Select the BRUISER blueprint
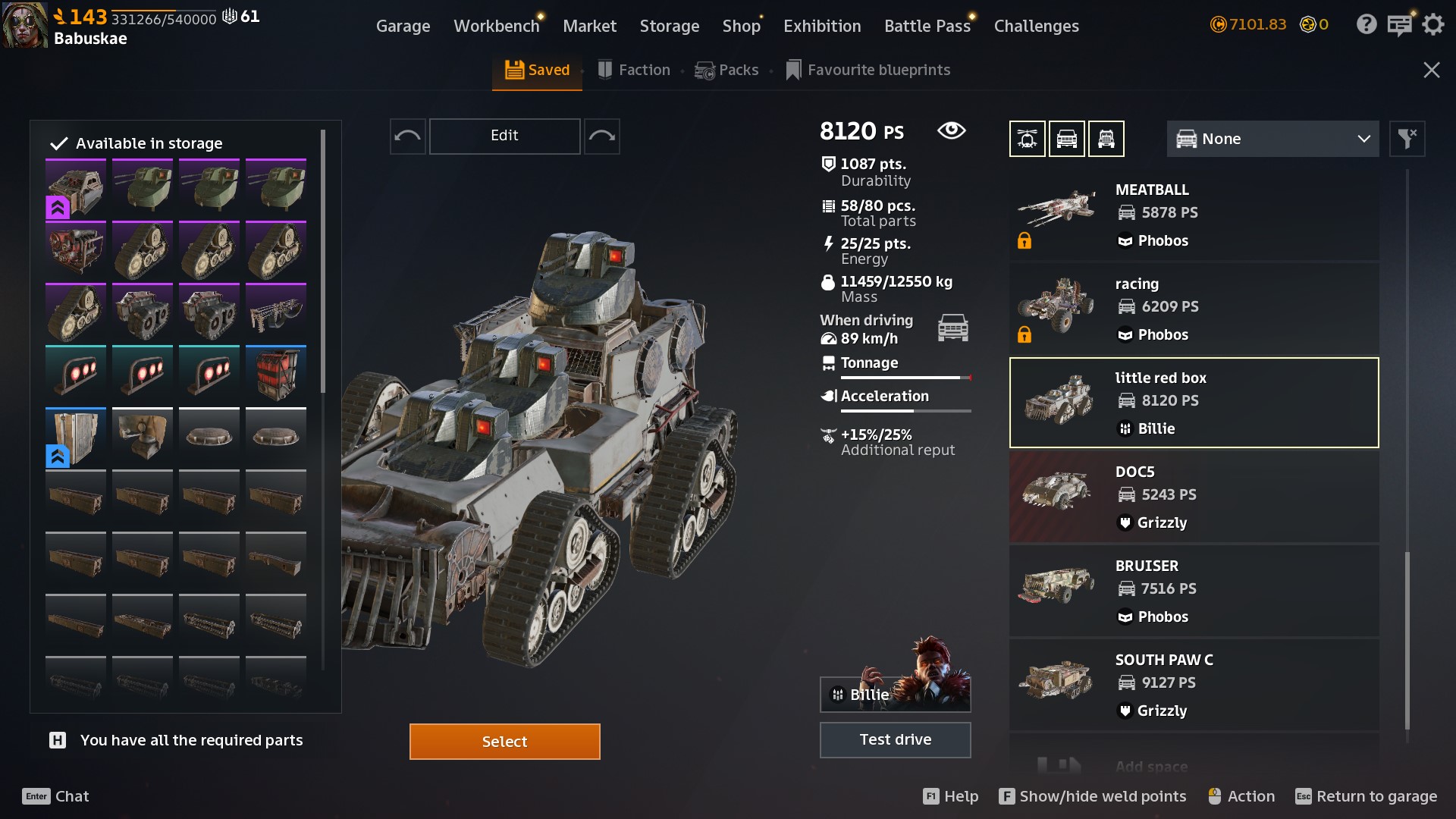The height and width of the screenshot is (819, 1456). pos(1194,591)
